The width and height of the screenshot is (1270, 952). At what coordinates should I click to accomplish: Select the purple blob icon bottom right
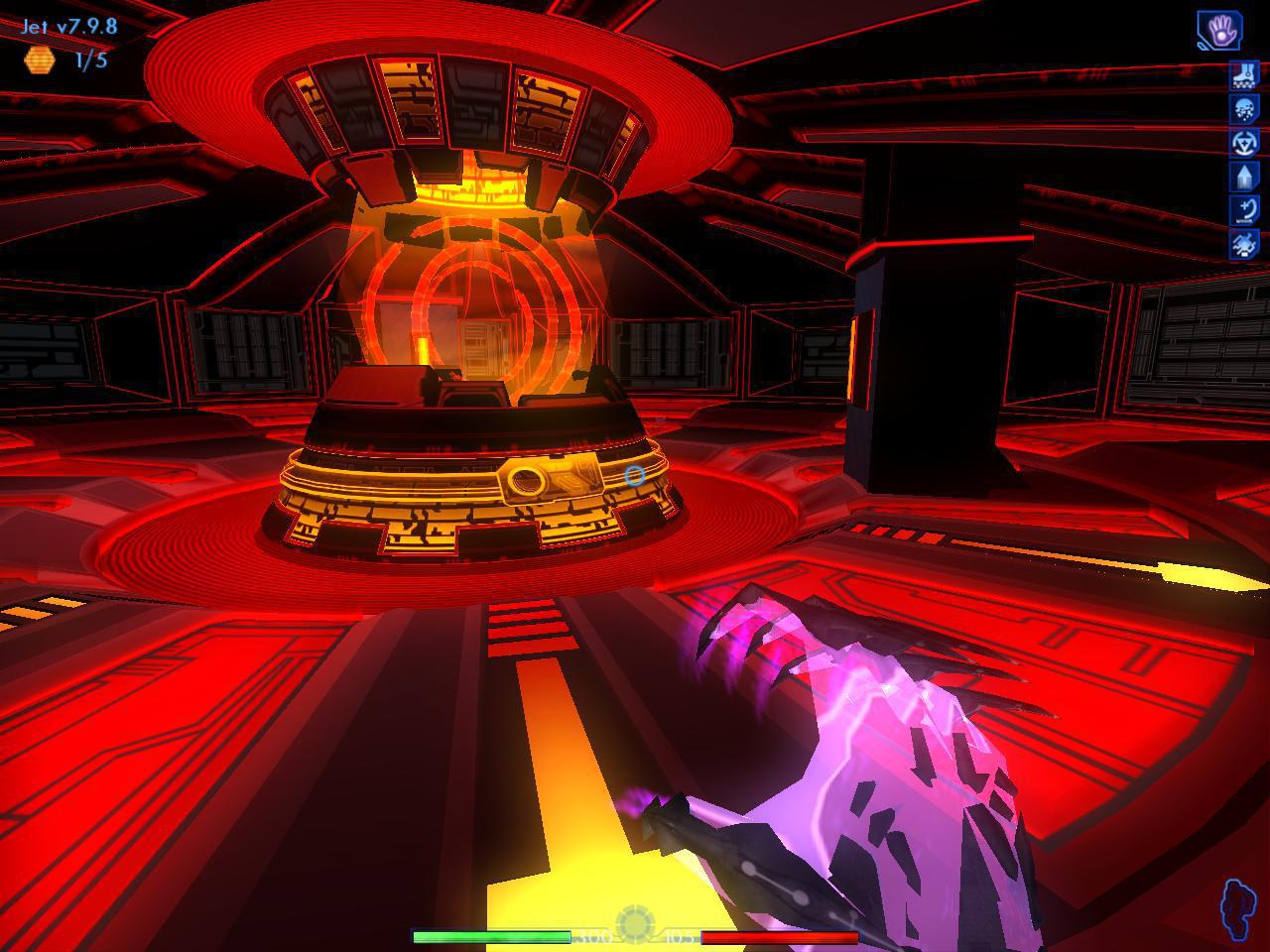click(1238, 904)
